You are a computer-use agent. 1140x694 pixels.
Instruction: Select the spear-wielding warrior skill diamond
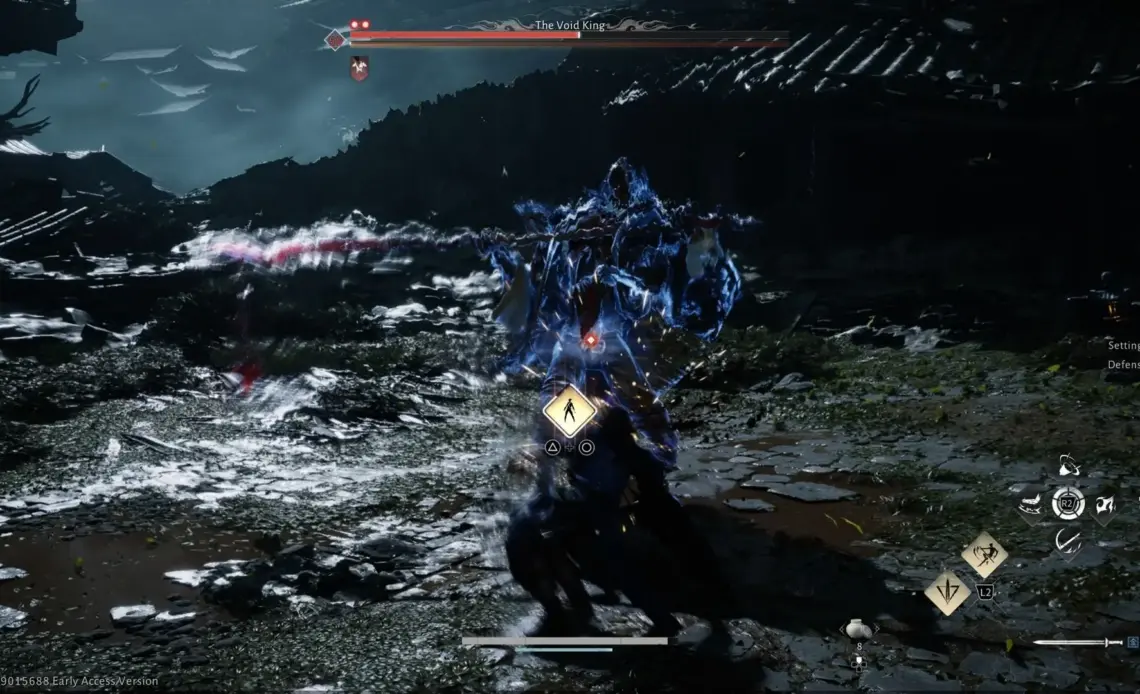click(x=984, y=555)
